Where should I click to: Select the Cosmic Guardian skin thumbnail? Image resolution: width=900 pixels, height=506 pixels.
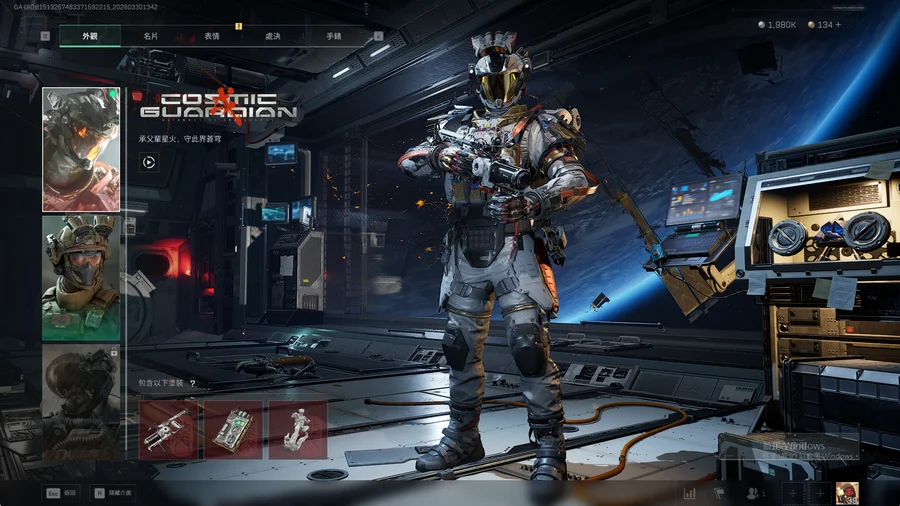click(81, 150)
